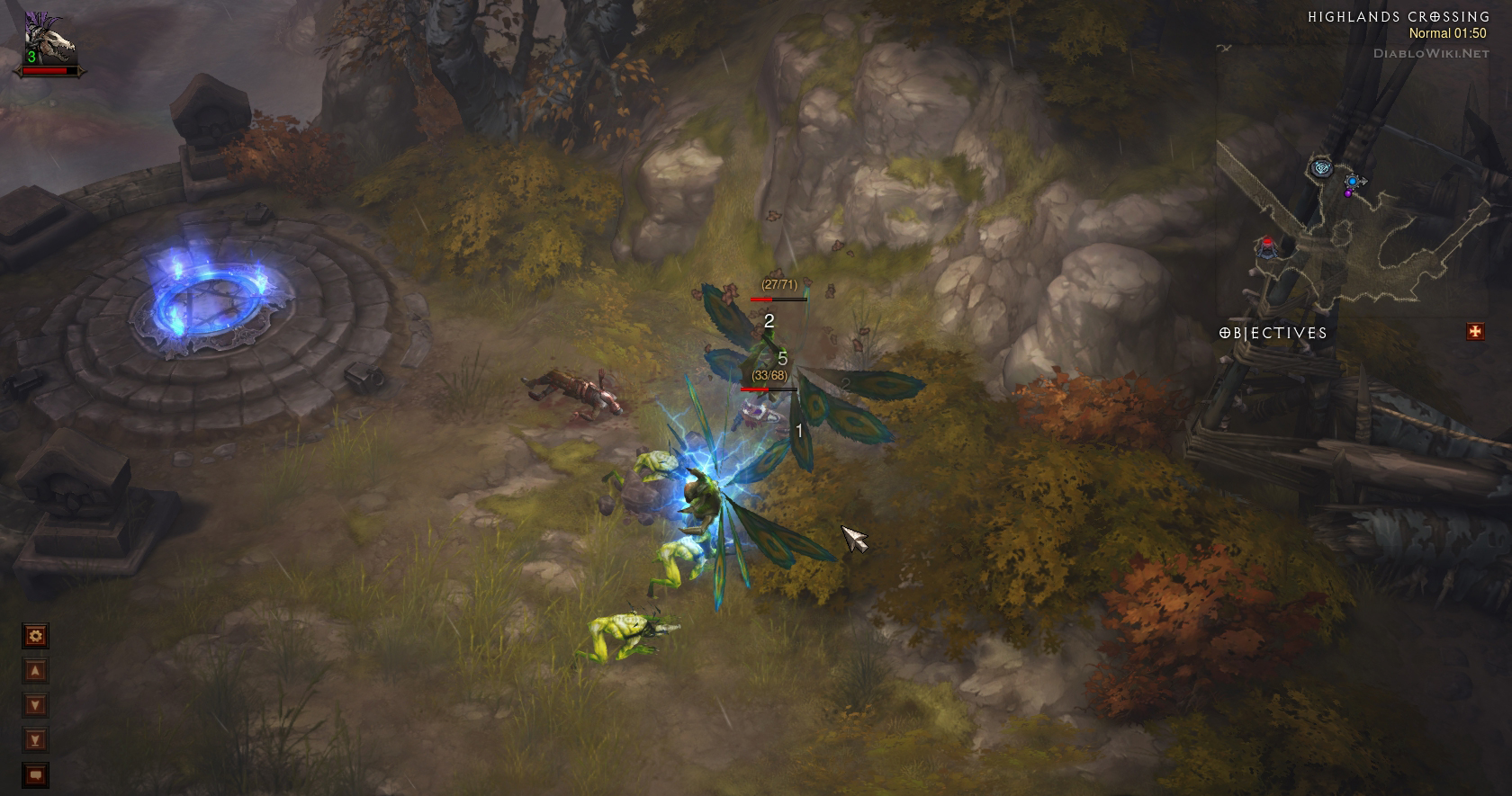Click the chat scroll-down arrow button
1512x796 pixels.
click(35, 705)
